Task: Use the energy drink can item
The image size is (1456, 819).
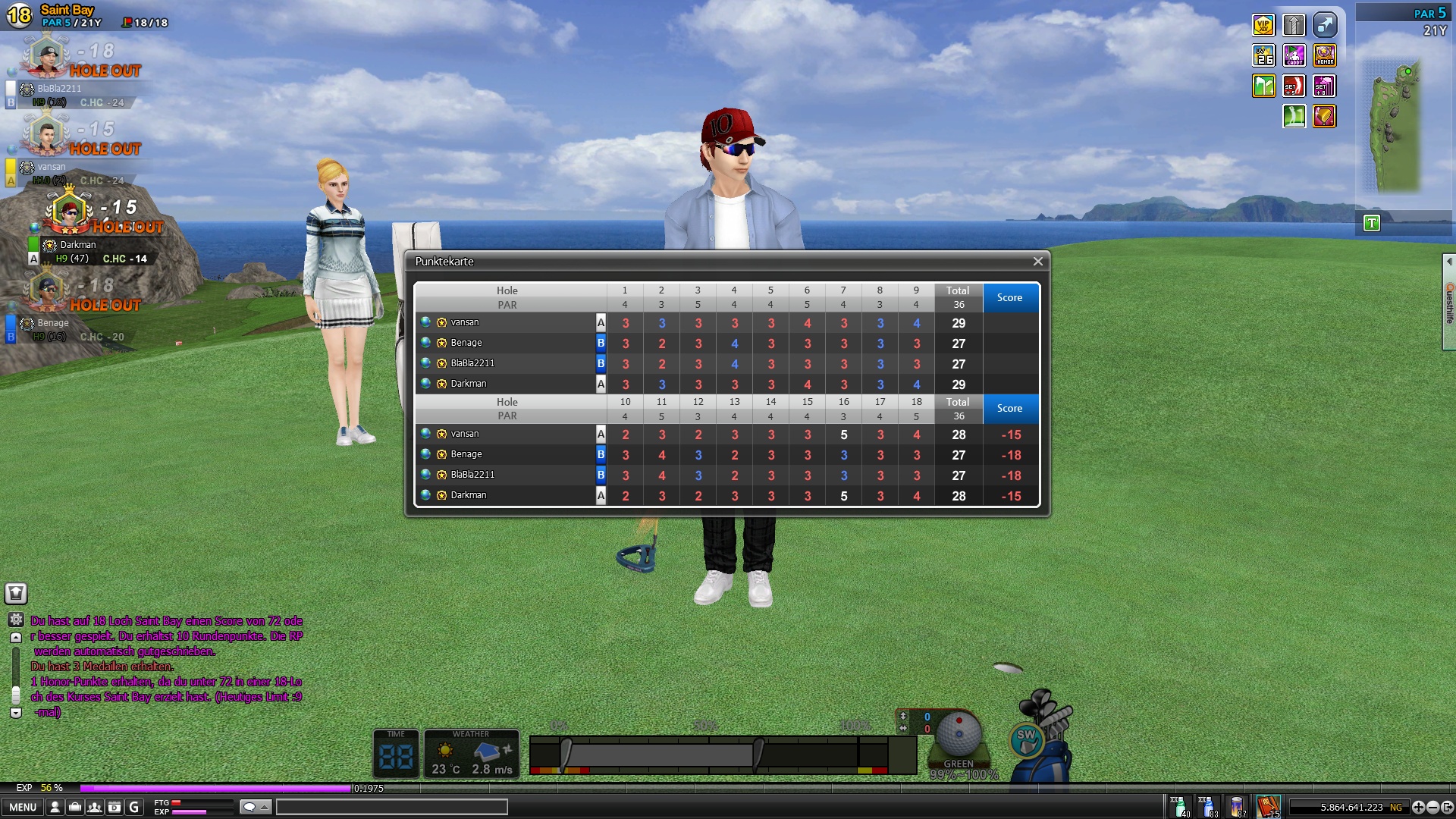Action: click(1238, 806)
